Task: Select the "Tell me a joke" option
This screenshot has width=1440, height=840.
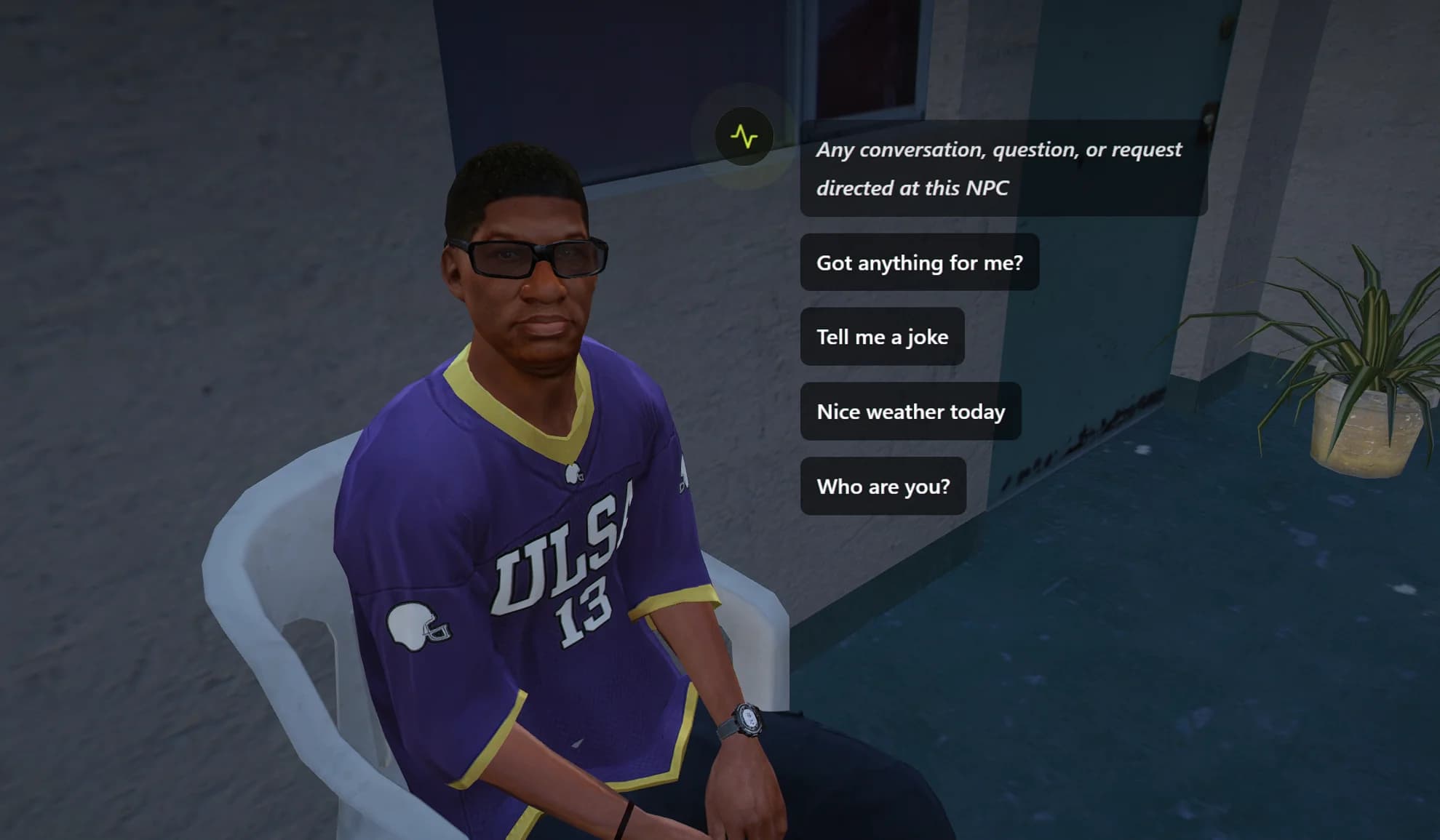Action: [x=882, y=337]
